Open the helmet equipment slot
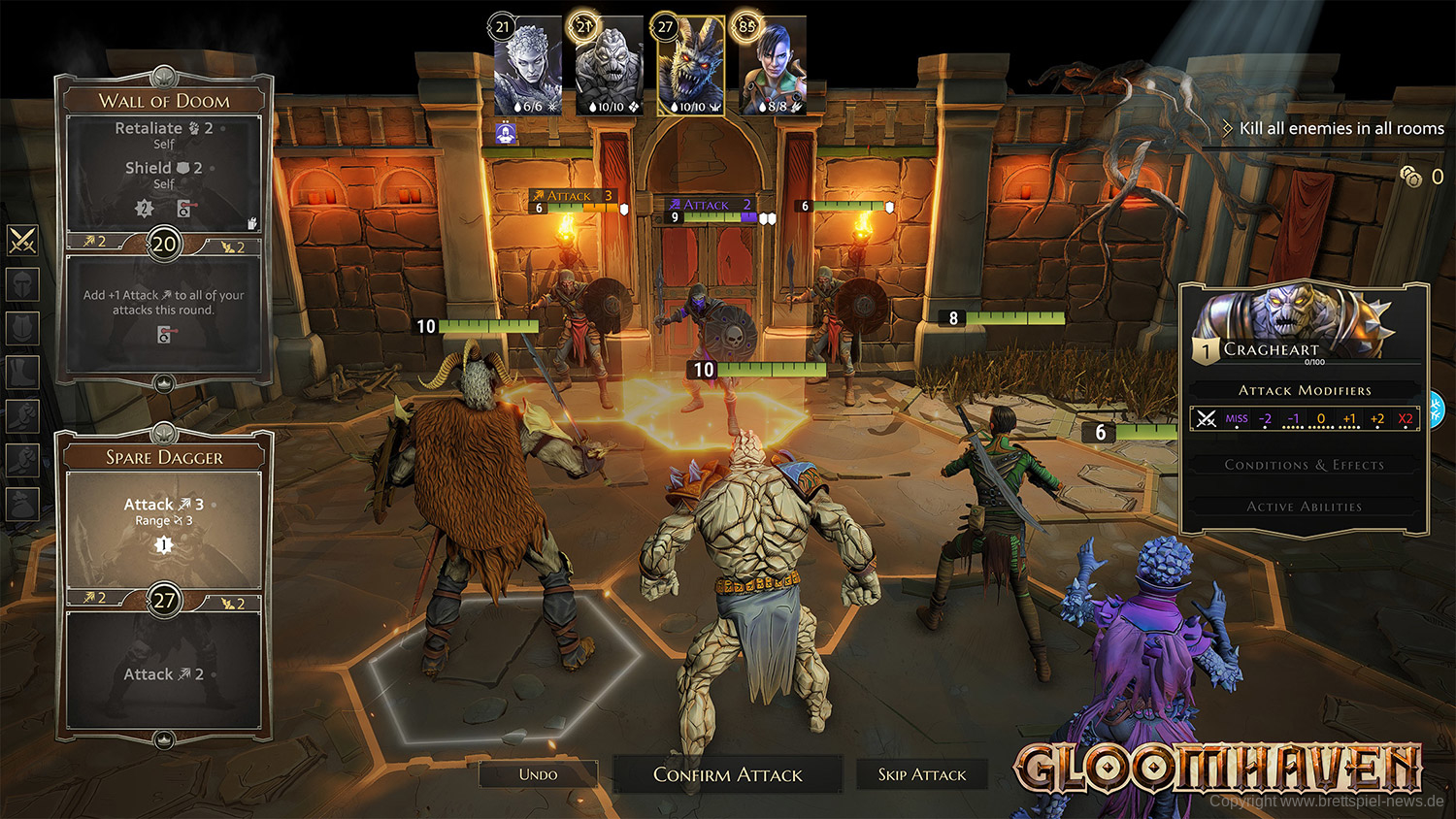The width and height of the screenshot is (1456, 819). pyautogui.click(x=22, y=284)
